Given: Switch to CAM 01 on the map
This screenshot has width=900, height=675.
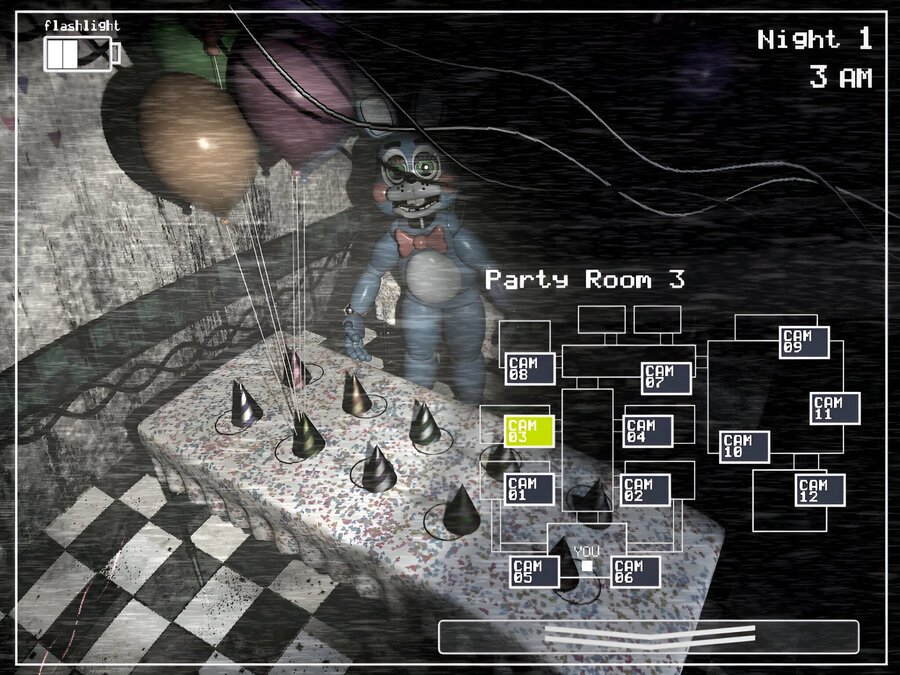Looking at the screenshot, I should [529, 489].
